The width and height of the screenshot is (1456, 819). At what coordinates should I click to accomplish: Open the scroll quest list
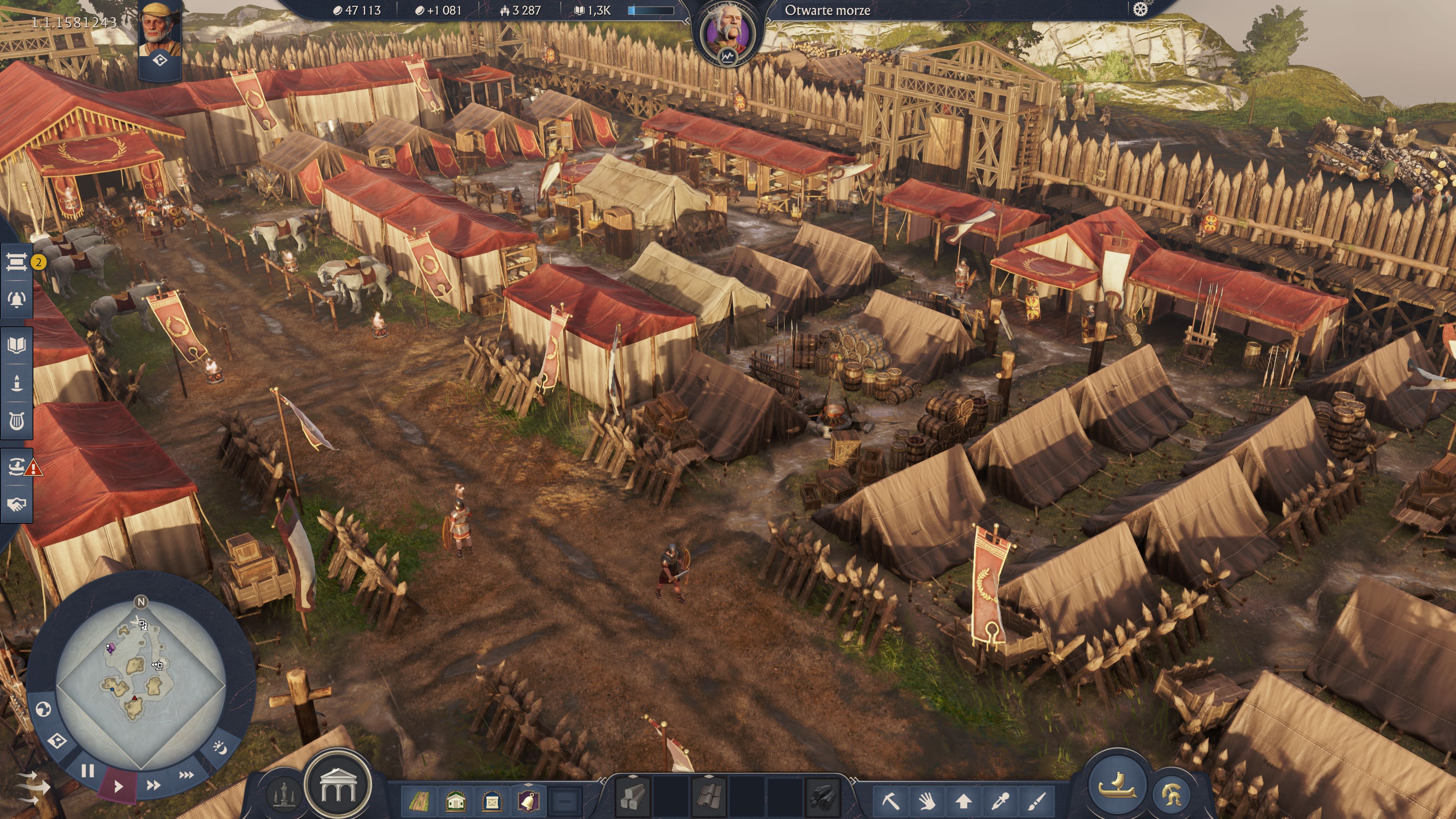point(16,262)
